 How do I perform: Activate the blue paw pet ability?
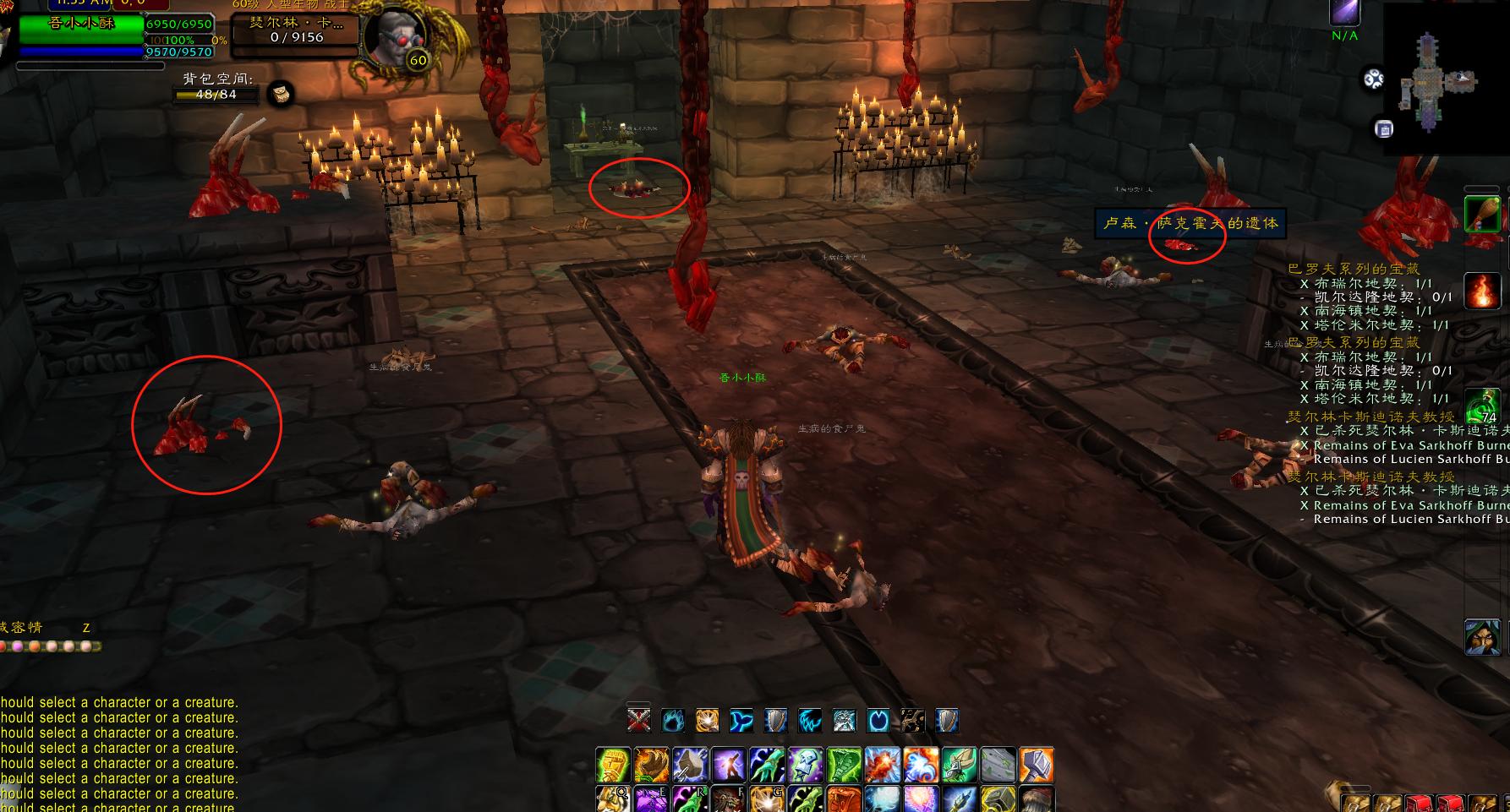click(x=673, y=720)
